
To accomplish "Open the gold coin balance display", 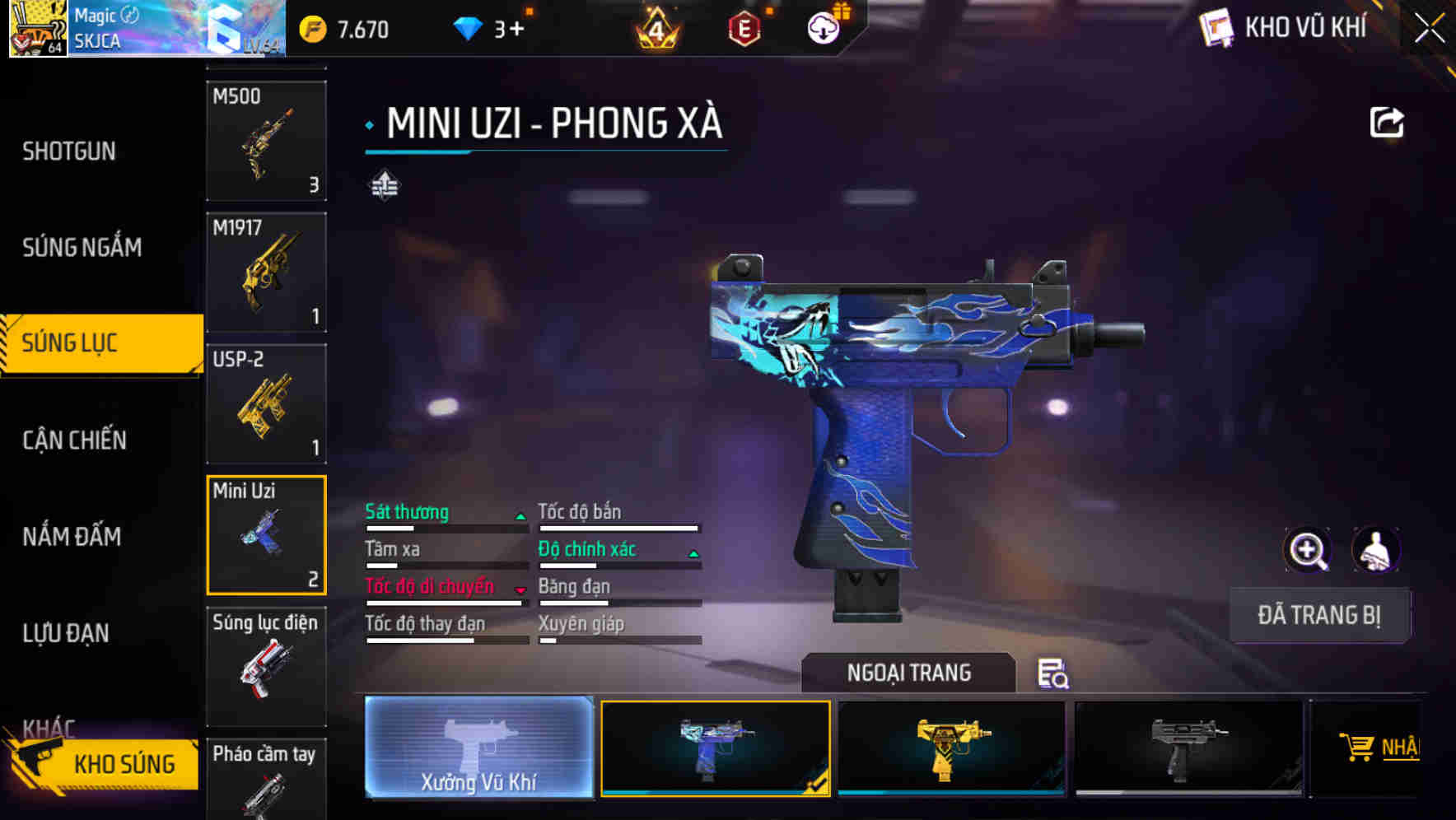I will point(346,28).
